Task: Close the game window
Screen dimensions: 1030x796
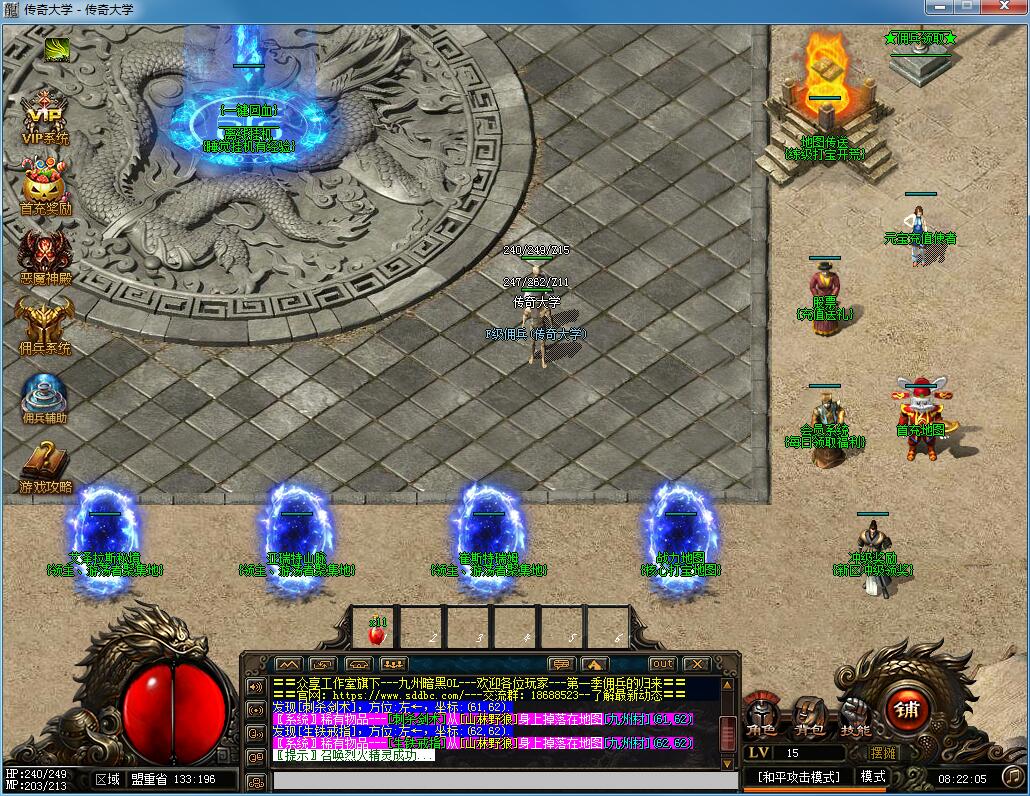Action: [x=1003, y=8]
